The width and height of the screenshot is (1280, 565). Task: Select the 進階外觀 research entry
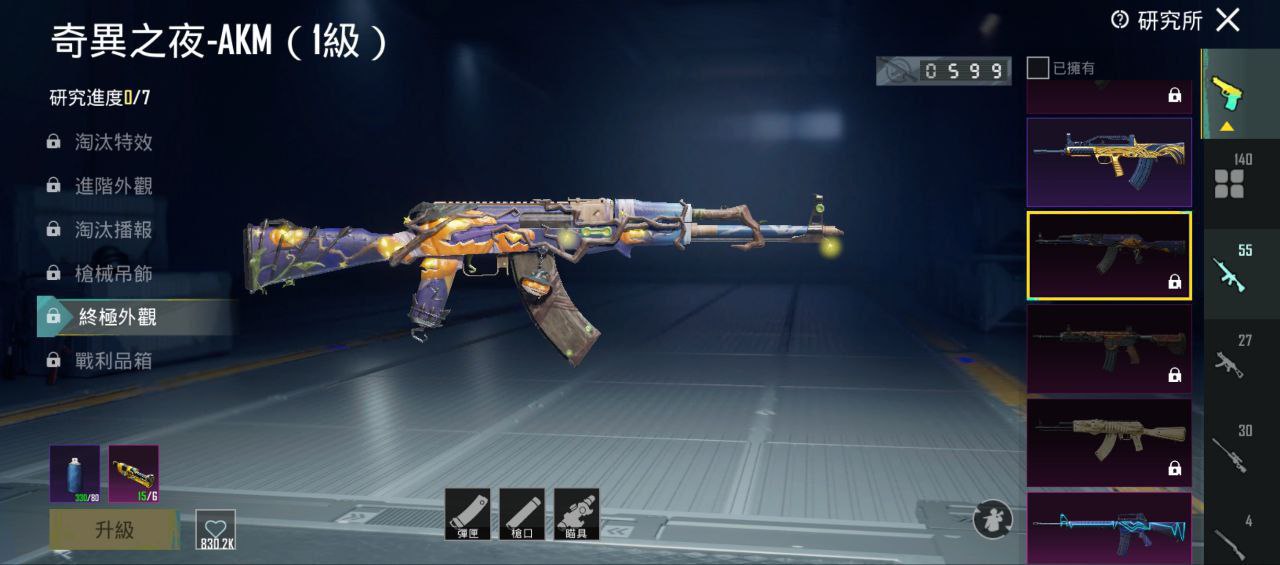[x=113, y=186]
